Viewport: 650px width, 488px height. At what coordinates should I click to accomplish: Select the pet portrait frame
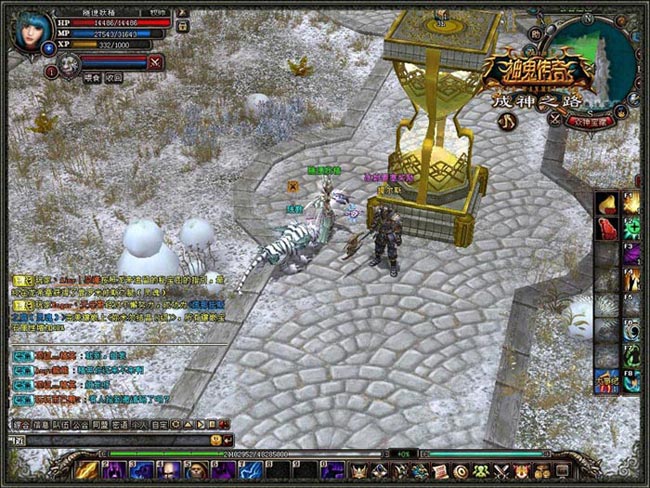tap(68, 65)
